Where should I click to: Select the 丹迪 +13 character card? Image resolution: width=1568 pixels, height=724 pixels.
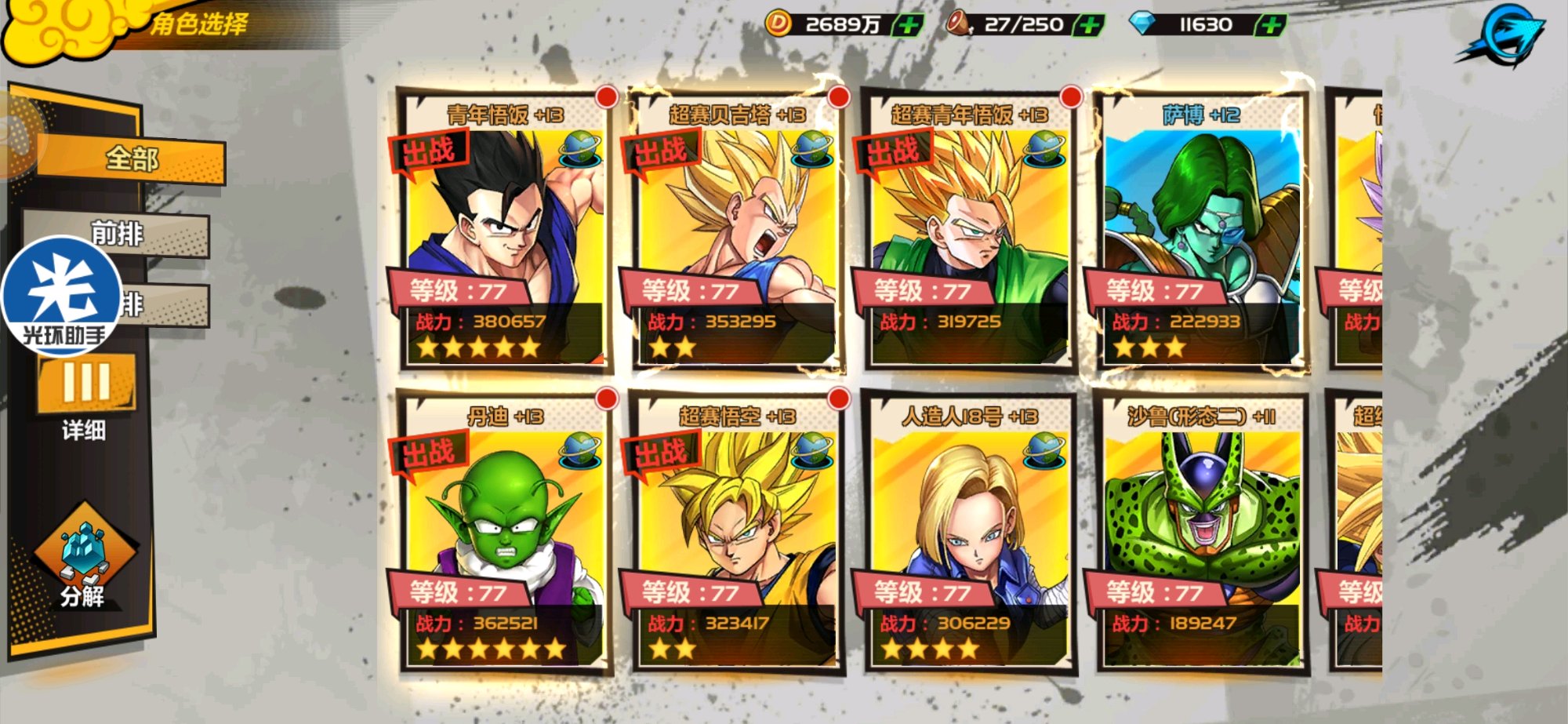point(504,532)
